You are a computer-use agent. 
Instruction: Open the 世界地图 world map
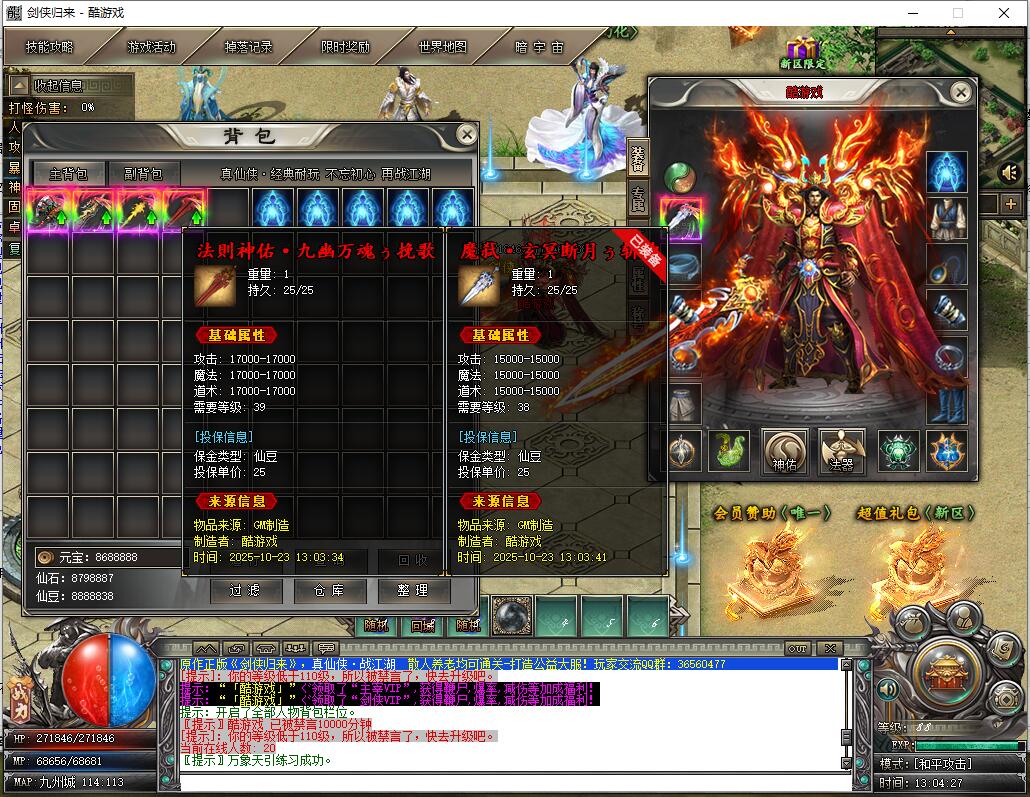pos(442,47)
